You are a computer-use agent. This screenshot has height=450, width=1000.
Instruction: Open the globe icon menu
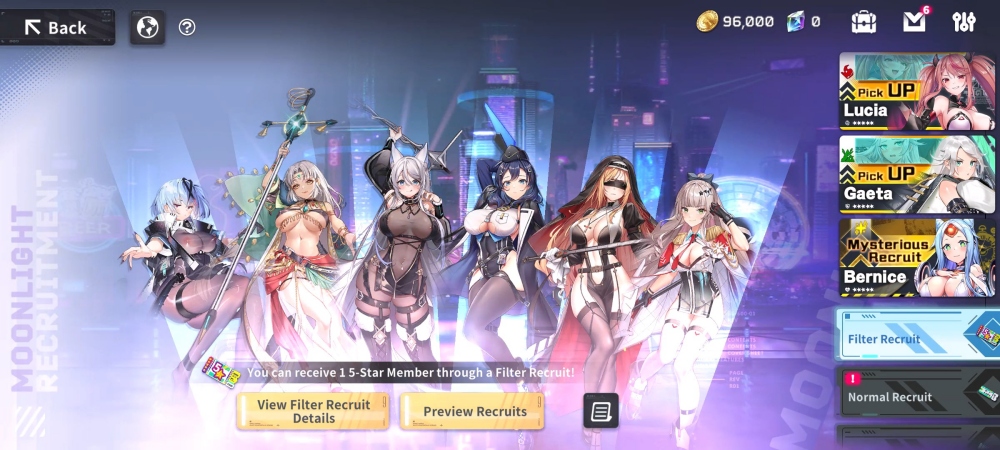[x=147, y=27]
